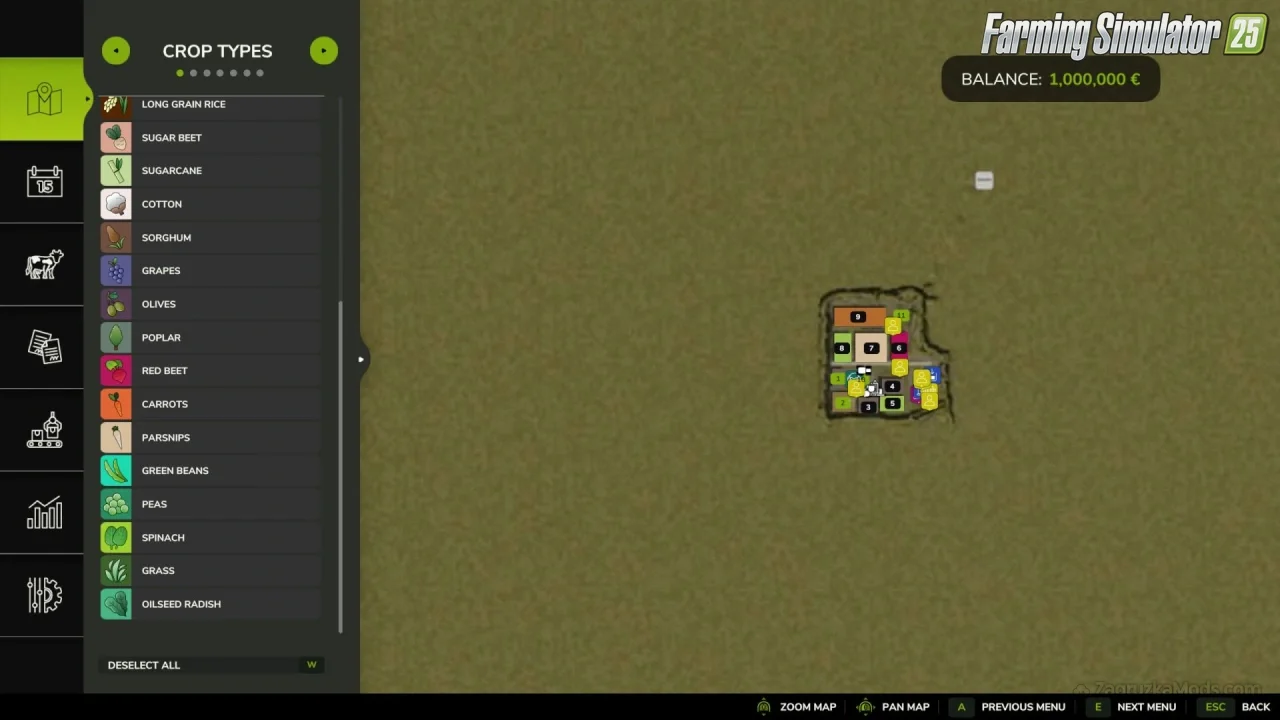Toggle the Spinach crop filter
Image resolution: width=1280 pixels, height=720 pixels.
[210, 538]
